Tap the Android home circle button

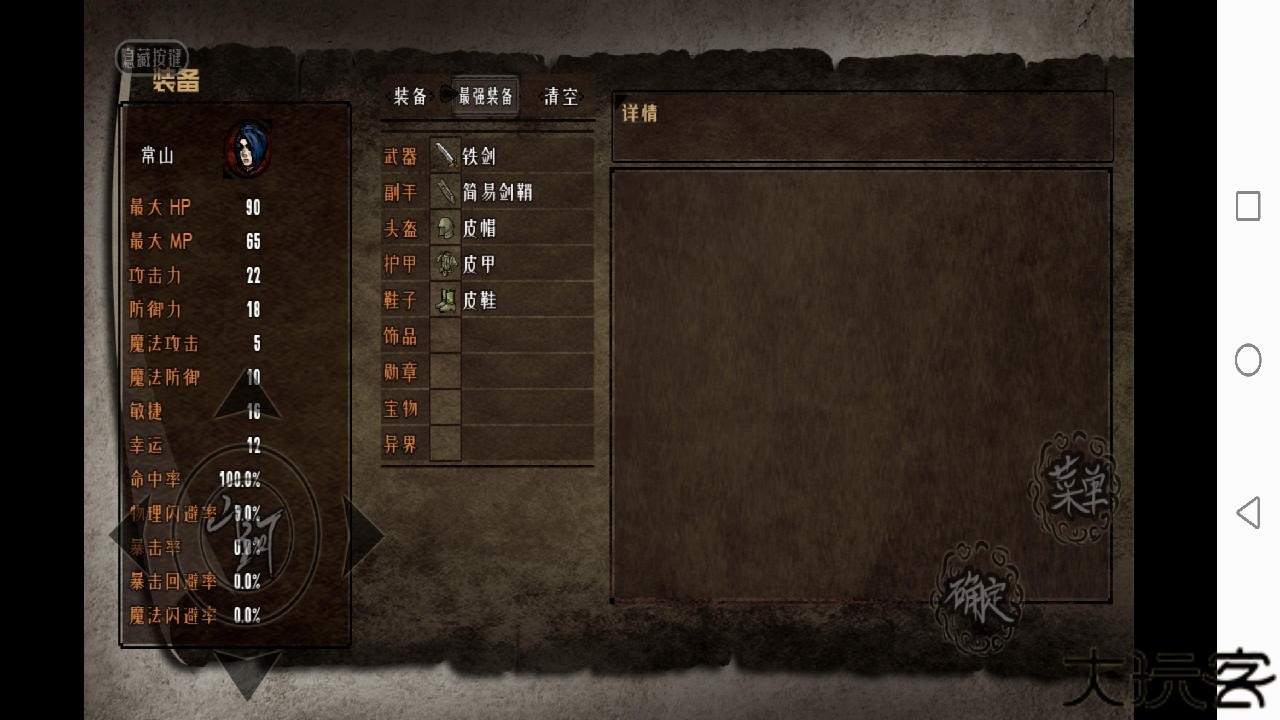tap(1247, 360)
